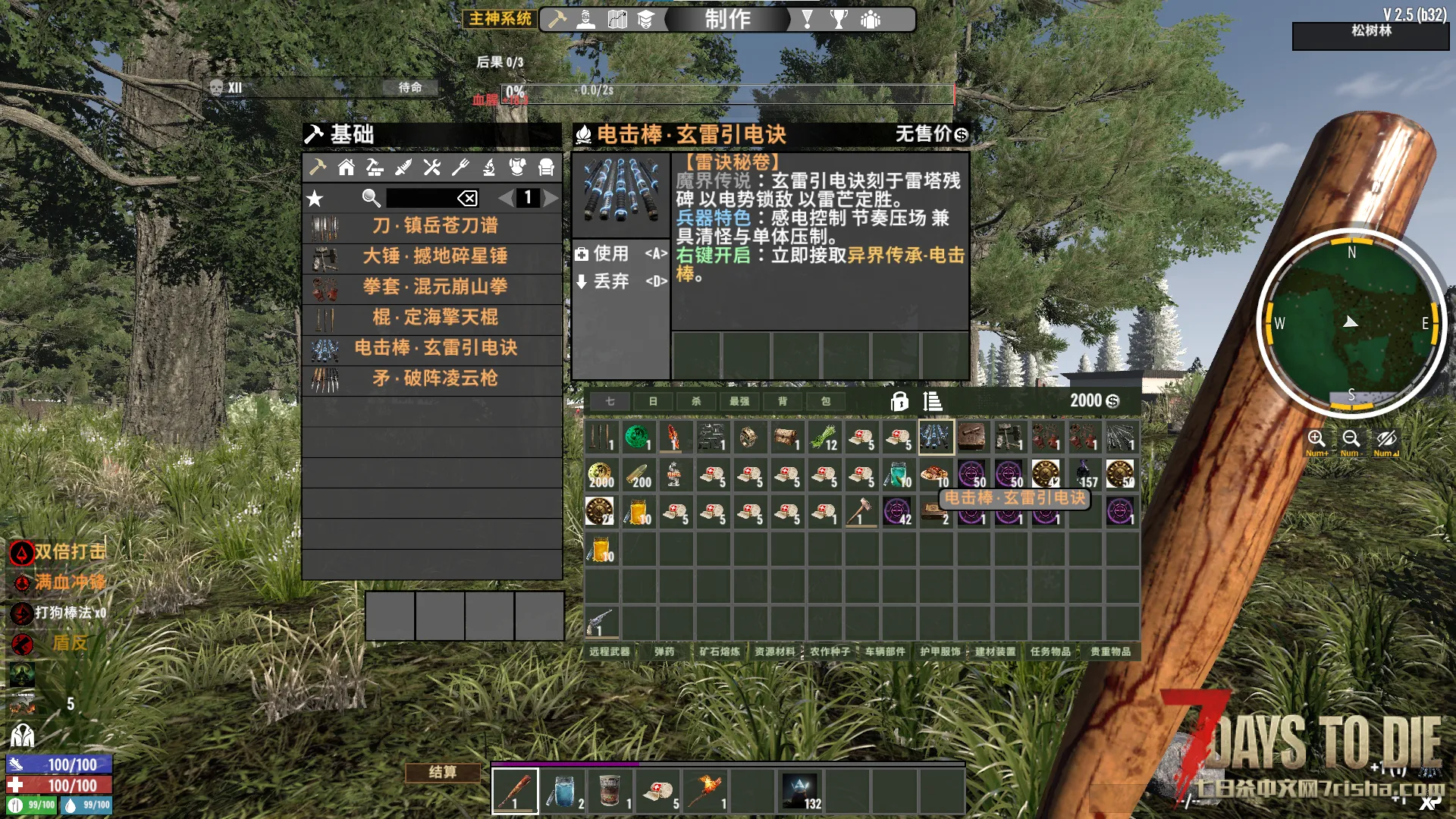Select the 刀·镇岳苍刀谱 recipe row
The image size is (1456, 819).
coord(434,226)
